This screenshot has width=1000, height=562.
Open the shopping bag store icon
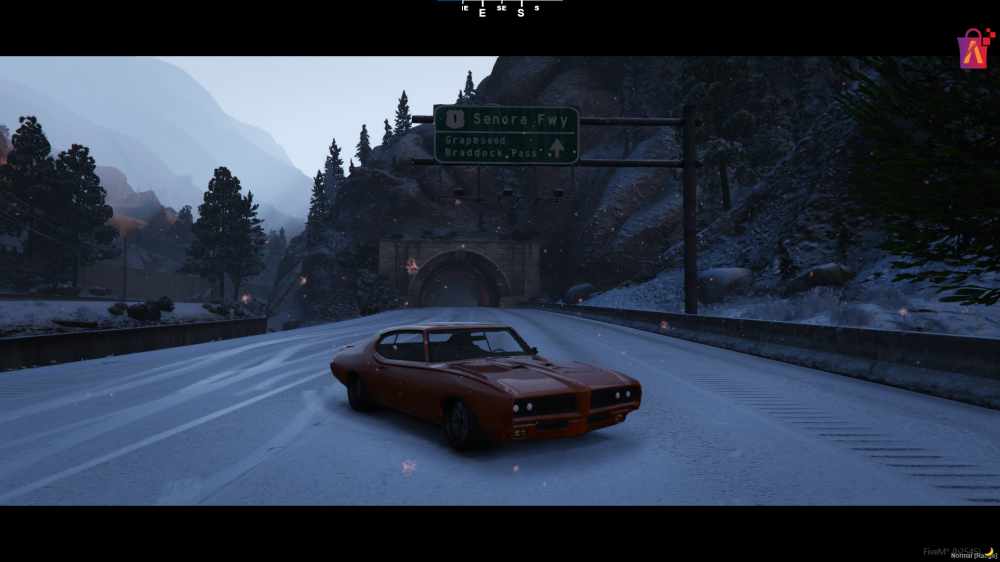click(x=973, y=49)
